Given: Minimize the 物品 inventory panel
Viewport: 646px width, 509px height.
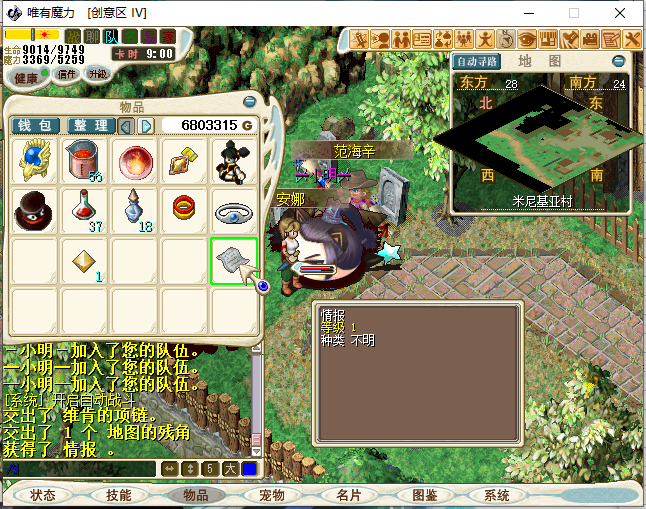Looking at the screenshot, I should [249, 102].
